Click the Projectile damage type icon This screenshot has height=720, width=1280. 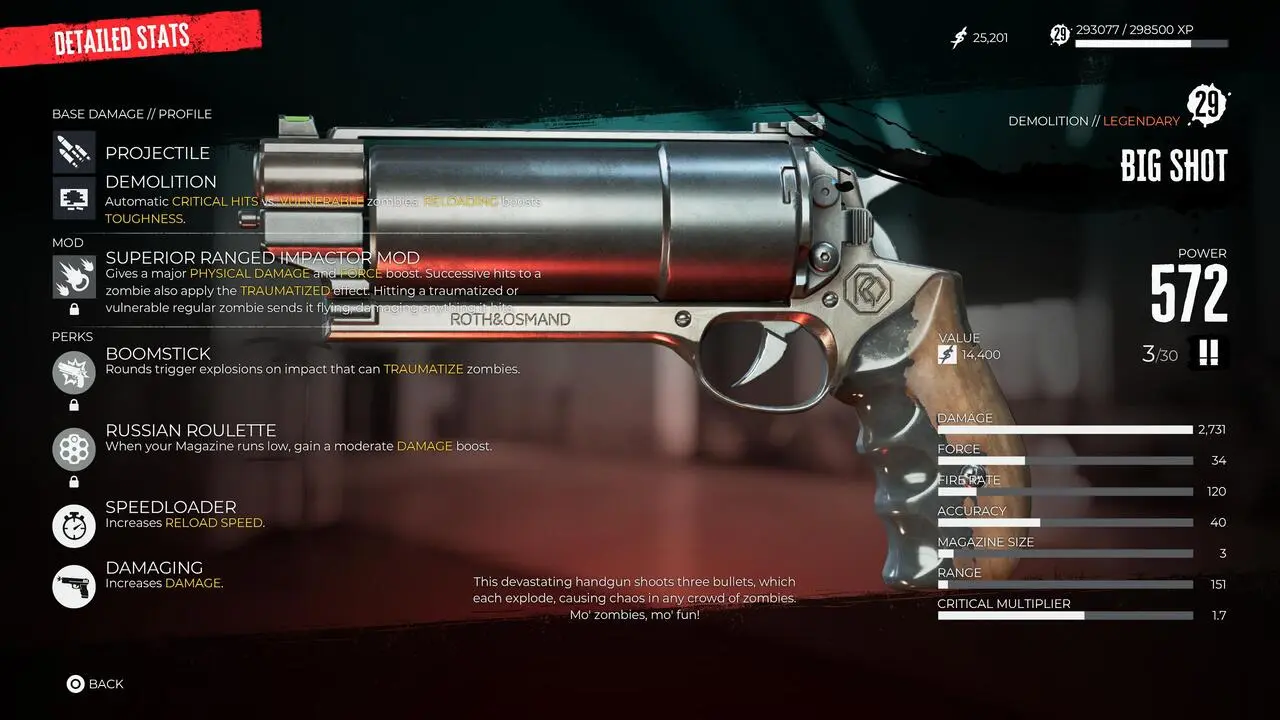pos(74,152)
